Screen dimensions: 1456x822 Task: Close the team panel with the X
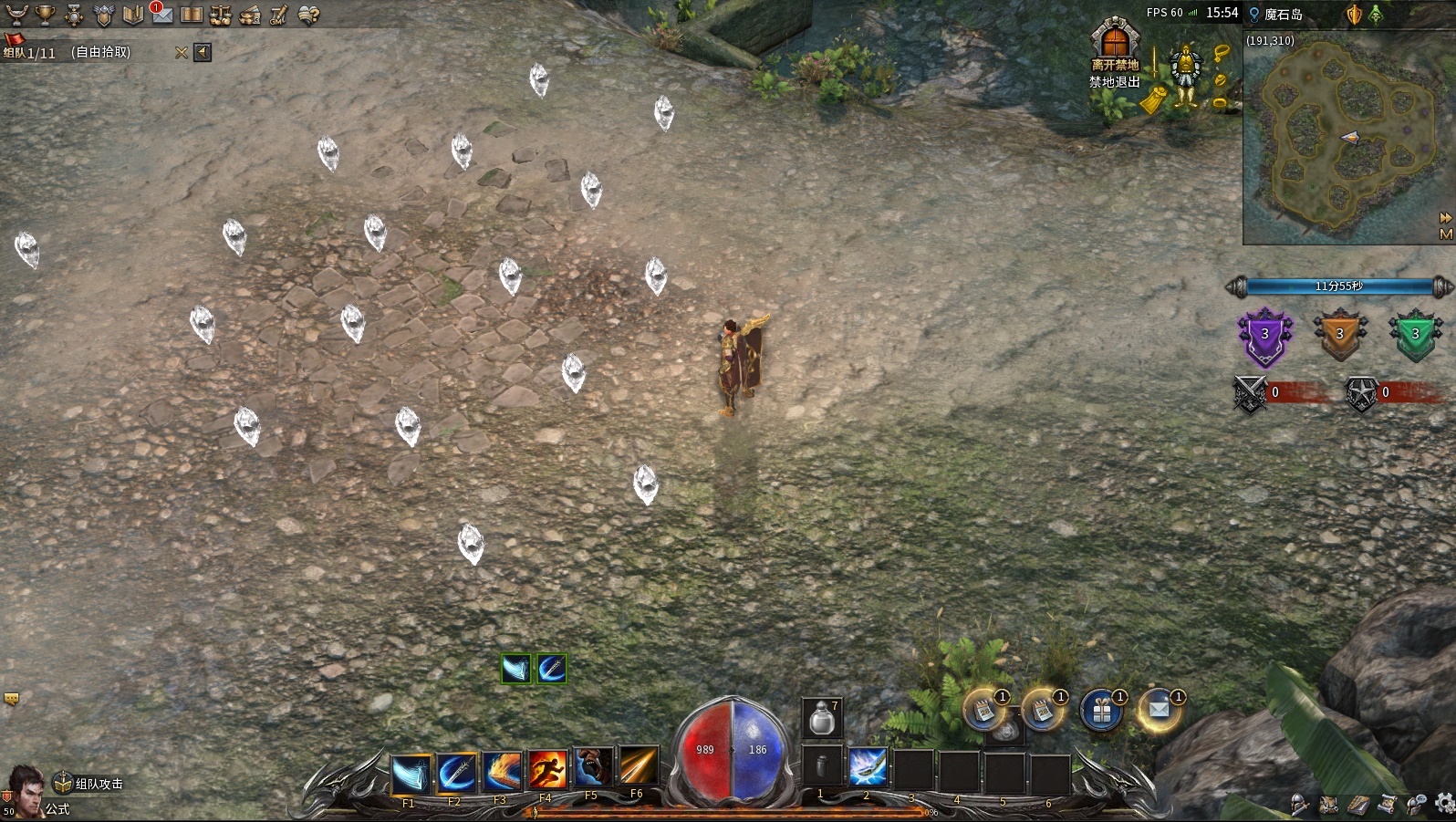click(182, 53)
